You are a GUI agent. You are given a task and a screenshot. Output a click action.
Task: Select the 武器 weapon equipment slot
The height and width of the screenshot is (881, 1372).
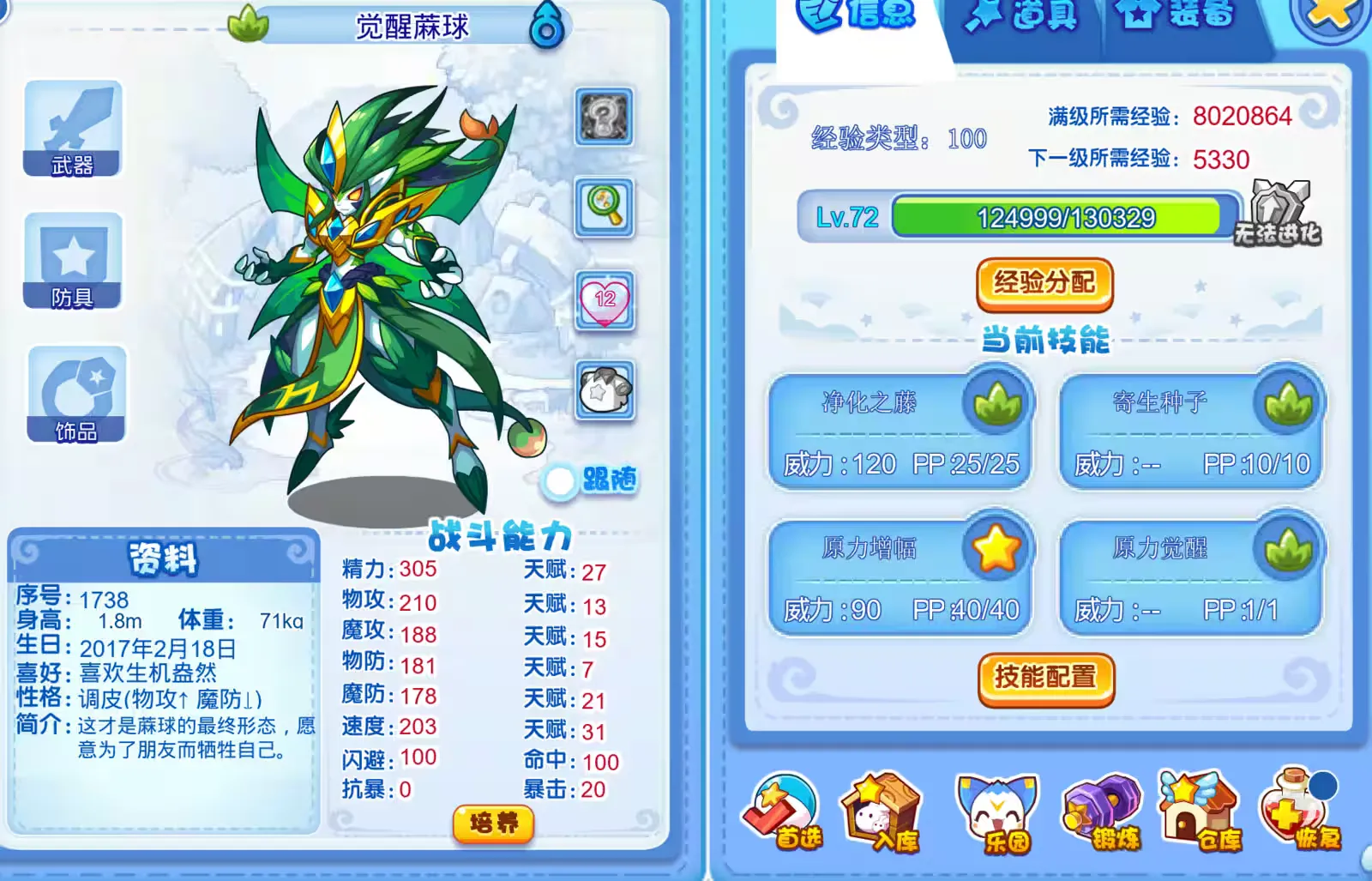coord(73,129)
